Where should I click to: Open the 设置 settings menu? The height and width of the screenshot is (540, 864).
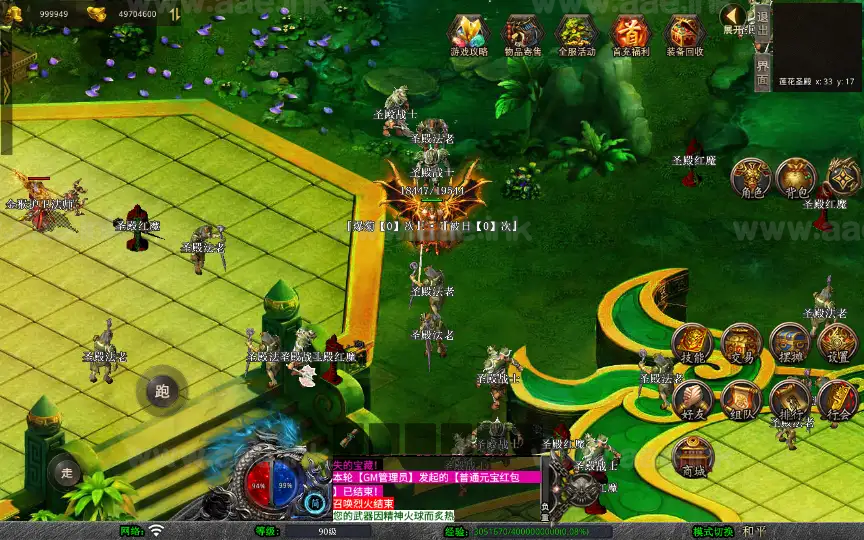(837, 343)
